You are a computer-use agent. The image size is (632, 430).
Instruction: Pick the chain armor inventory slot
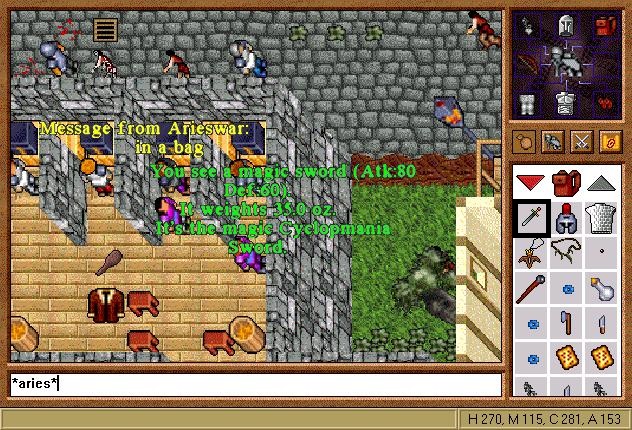tap(601, 218)
